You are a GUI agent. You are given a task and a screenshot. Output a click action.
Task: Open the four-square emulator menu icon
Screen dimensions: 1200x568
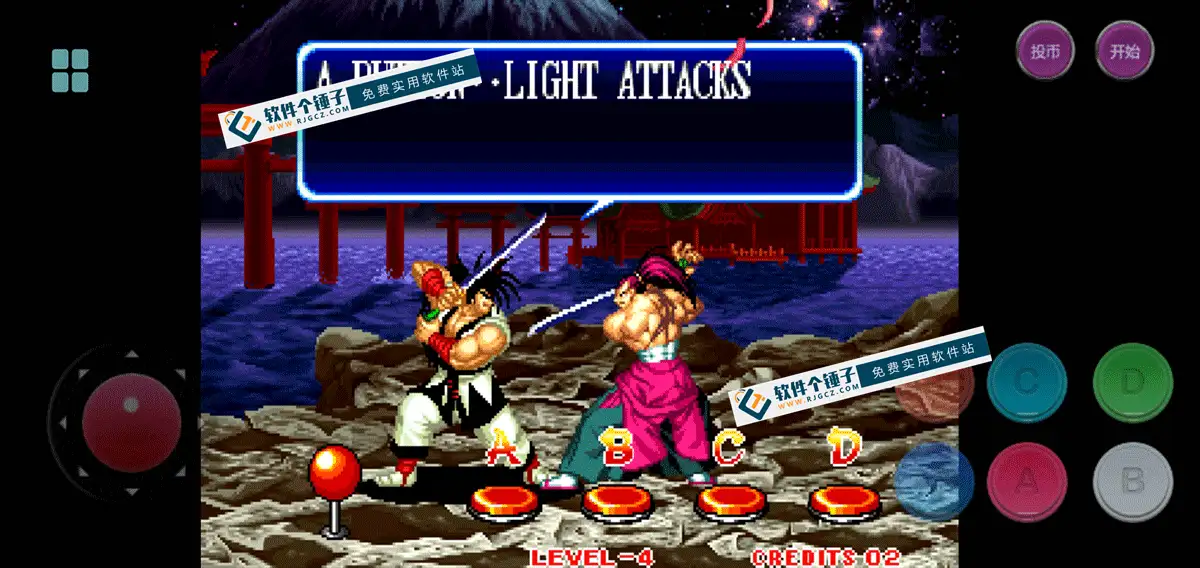point(70,70)
